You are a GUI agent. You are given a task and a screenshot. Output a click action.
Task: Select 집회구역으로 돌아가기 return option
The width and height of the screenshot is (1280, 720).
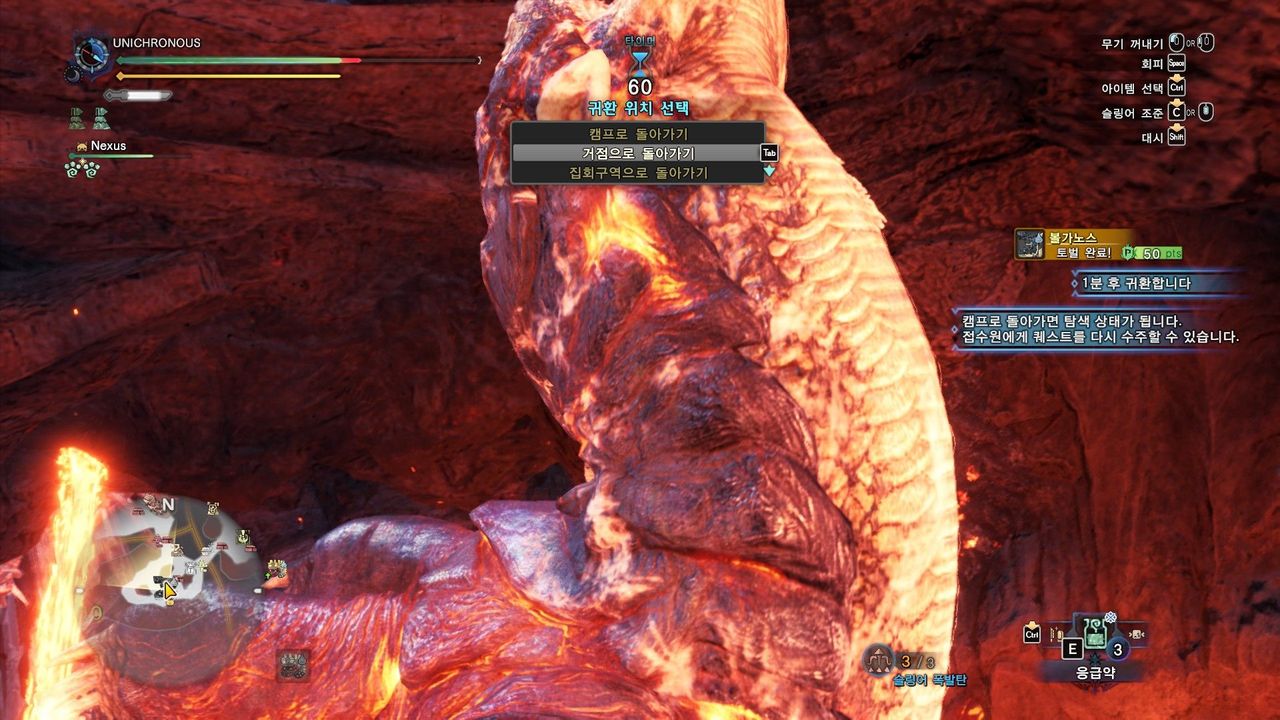(638, 173)
